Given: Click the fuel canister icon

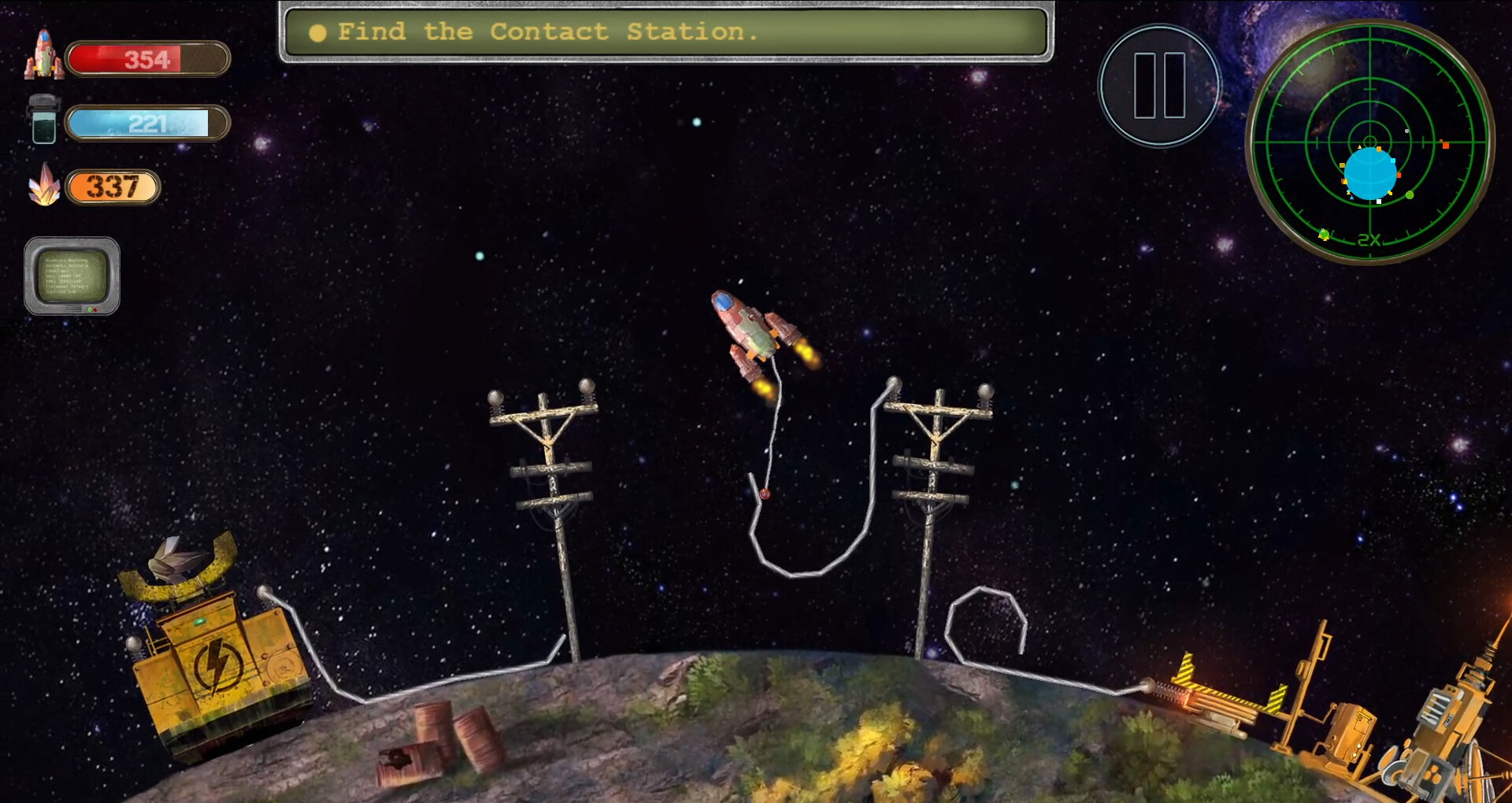Looking at the screenshot, I should pos(45,120).
